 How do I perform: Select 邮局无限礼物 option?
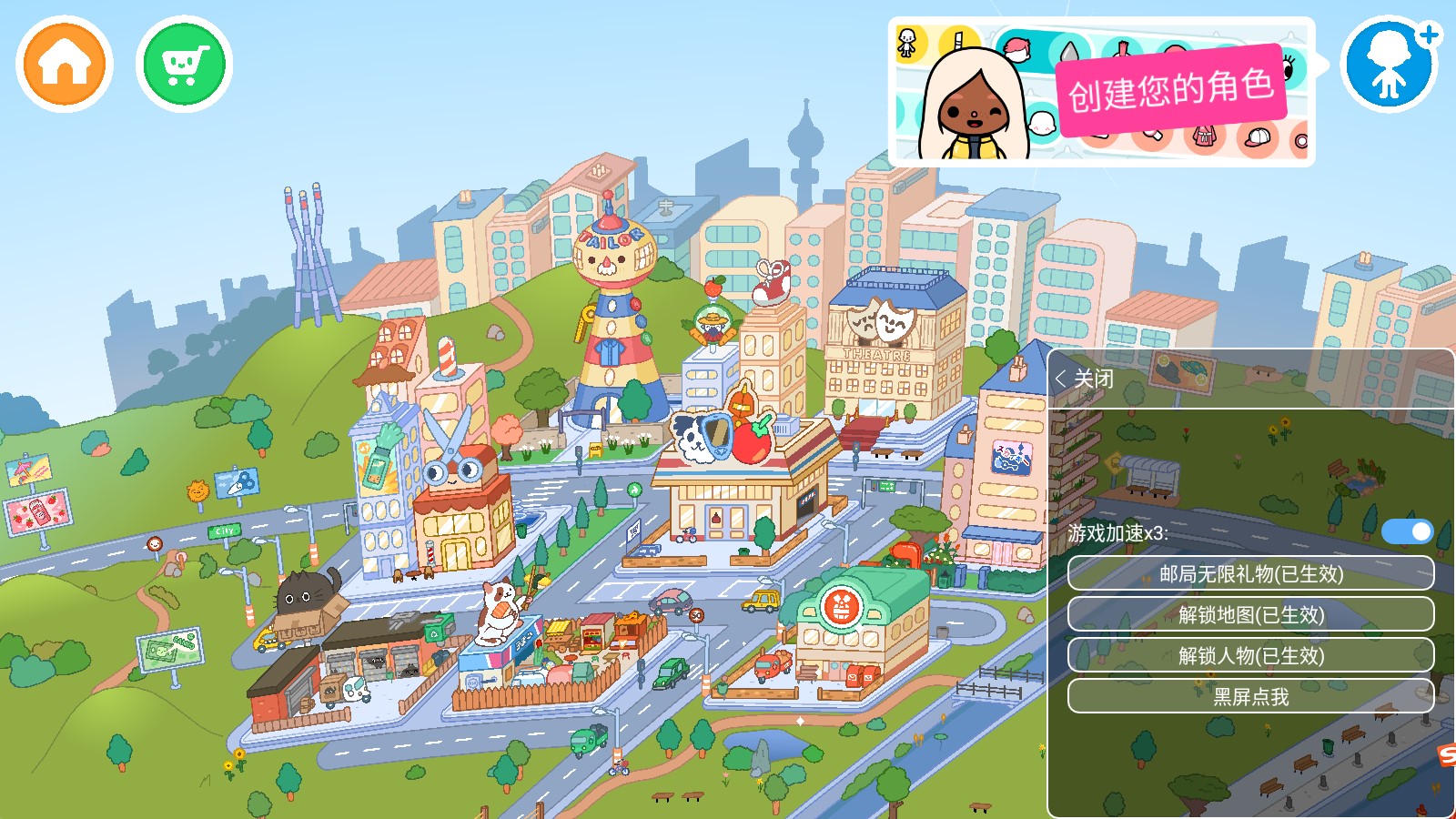[1250, 574]
